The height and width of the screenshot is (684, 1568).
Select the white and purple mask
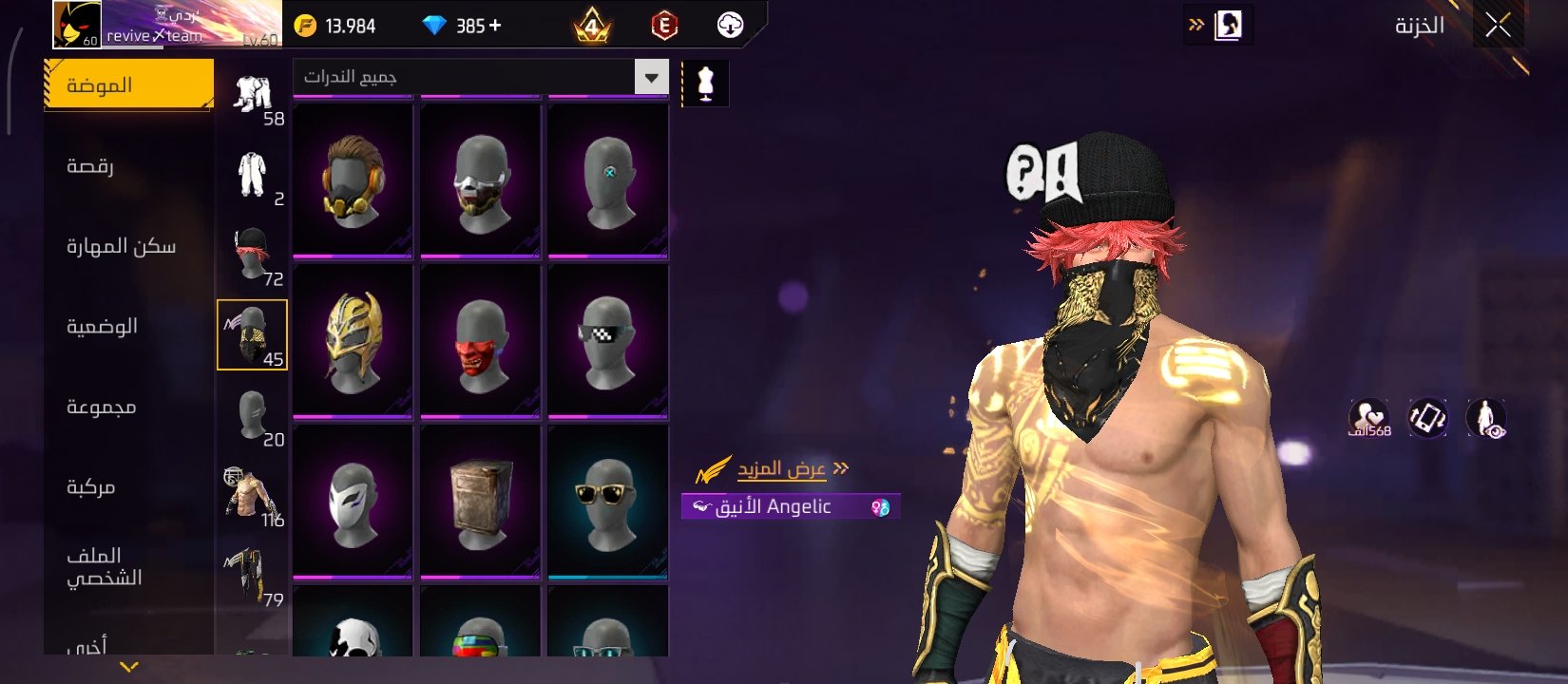coord(353,503)
